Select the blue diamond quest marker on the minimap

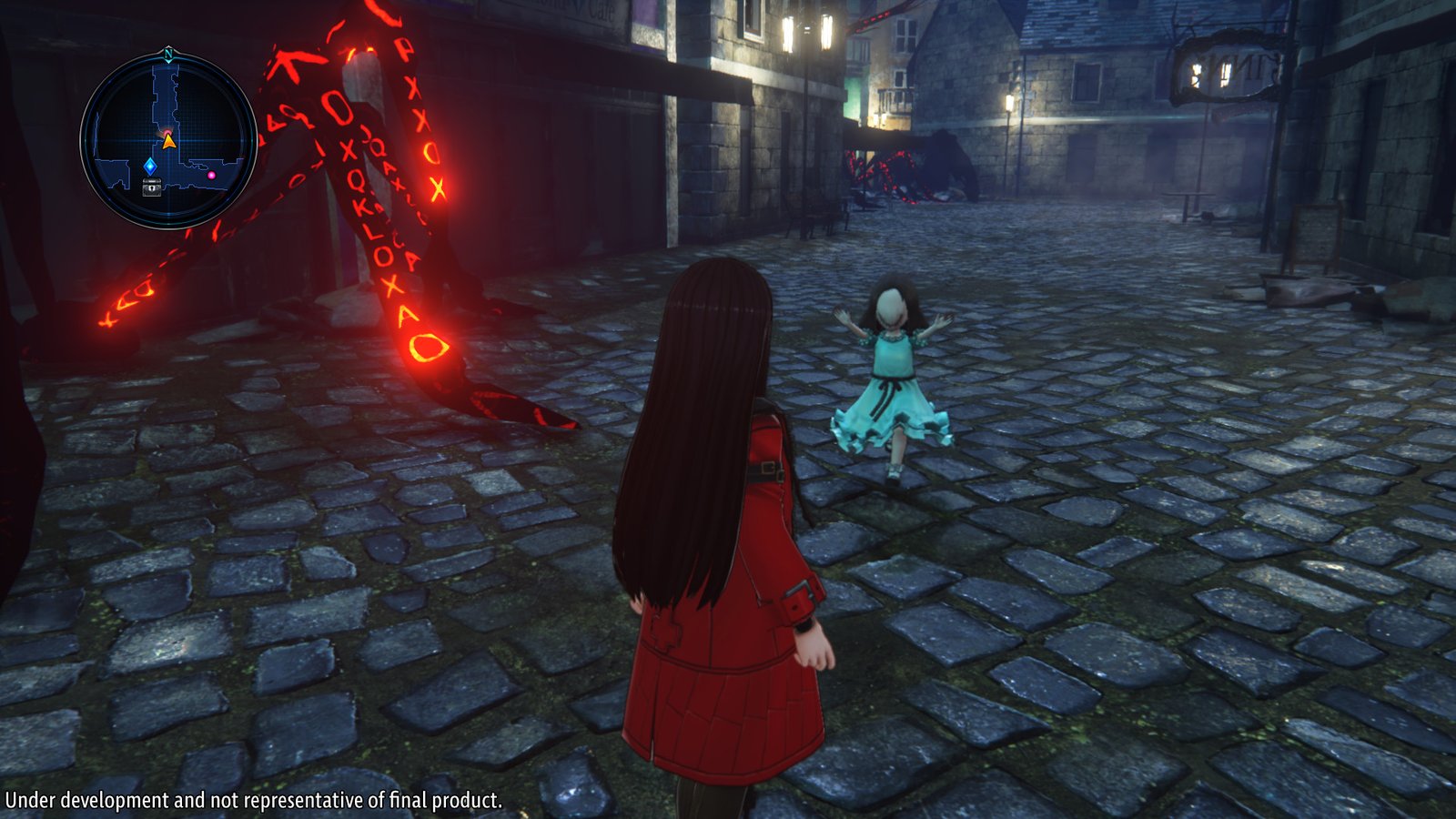(150, 166)
